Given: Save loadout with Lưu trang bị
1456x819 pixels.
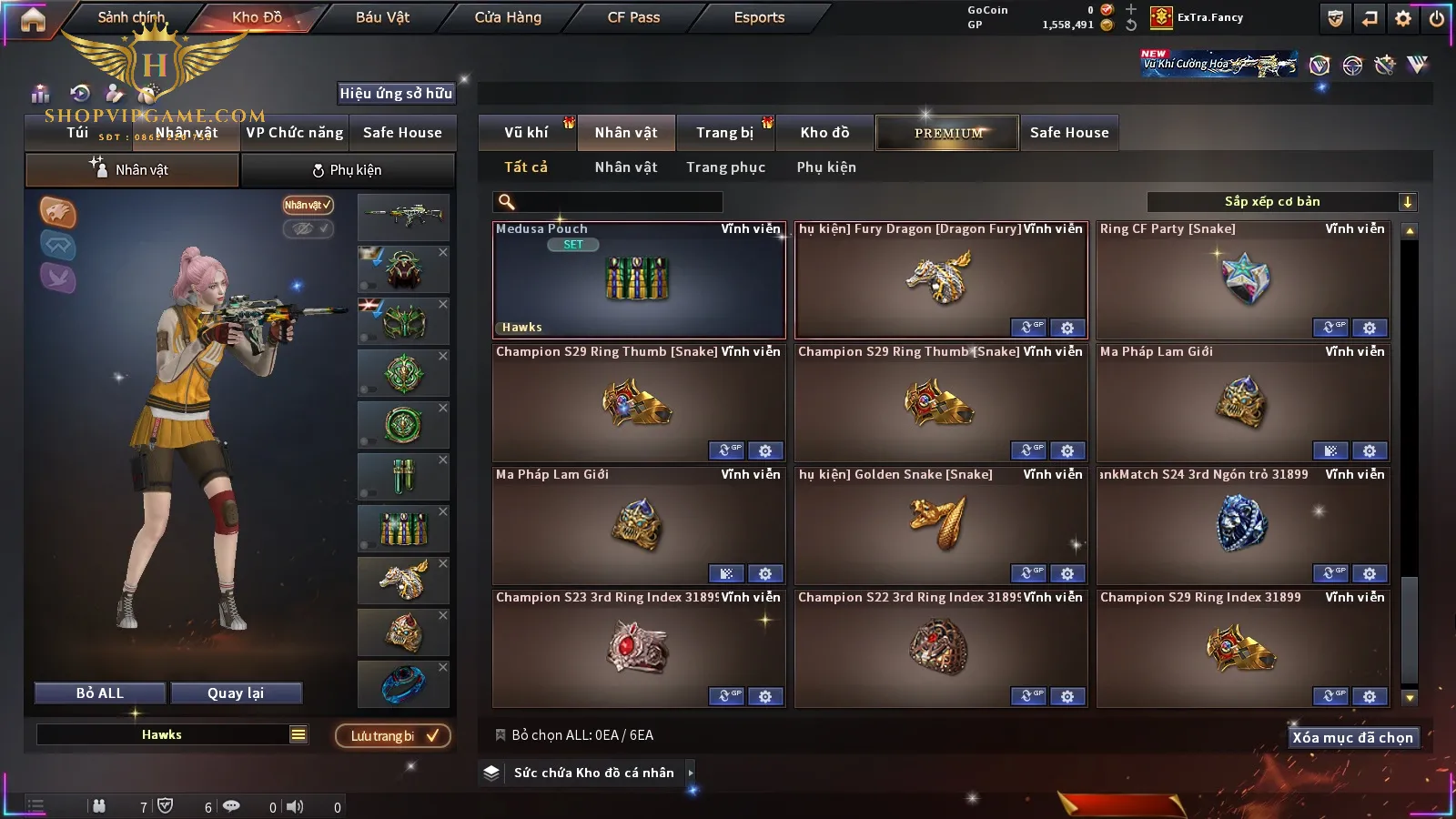Looking at the screenshot, I should tap(393, 736).
